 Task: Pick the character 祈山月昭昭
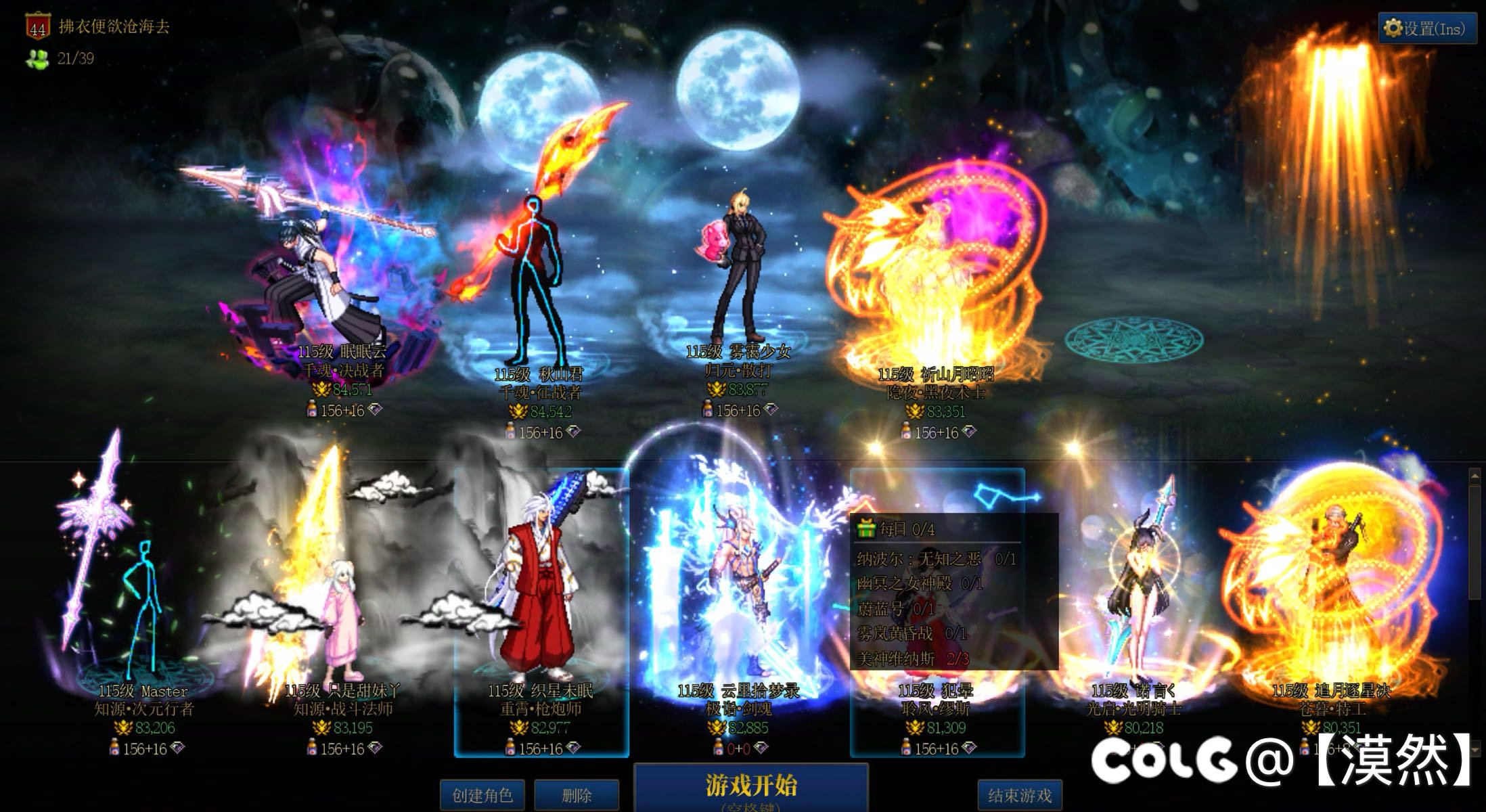coord(934,284)
